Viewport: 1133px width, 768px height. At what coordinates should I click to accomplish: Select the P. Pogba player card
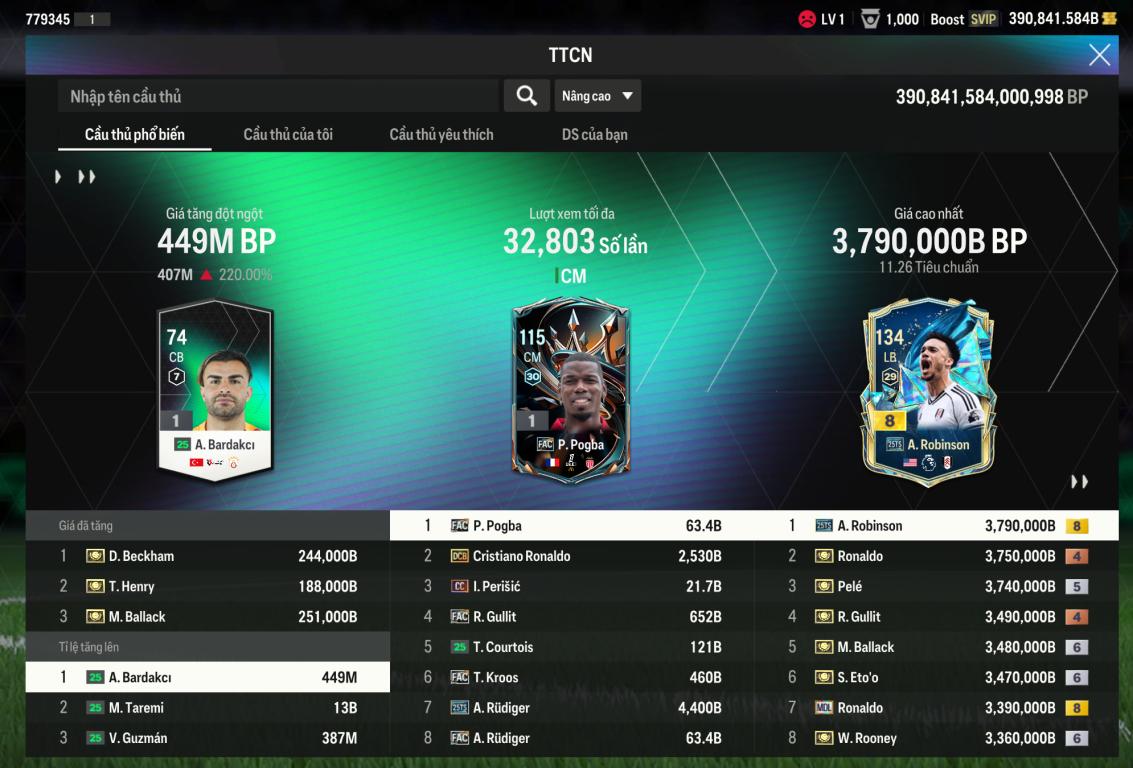(x=570, y=390)
